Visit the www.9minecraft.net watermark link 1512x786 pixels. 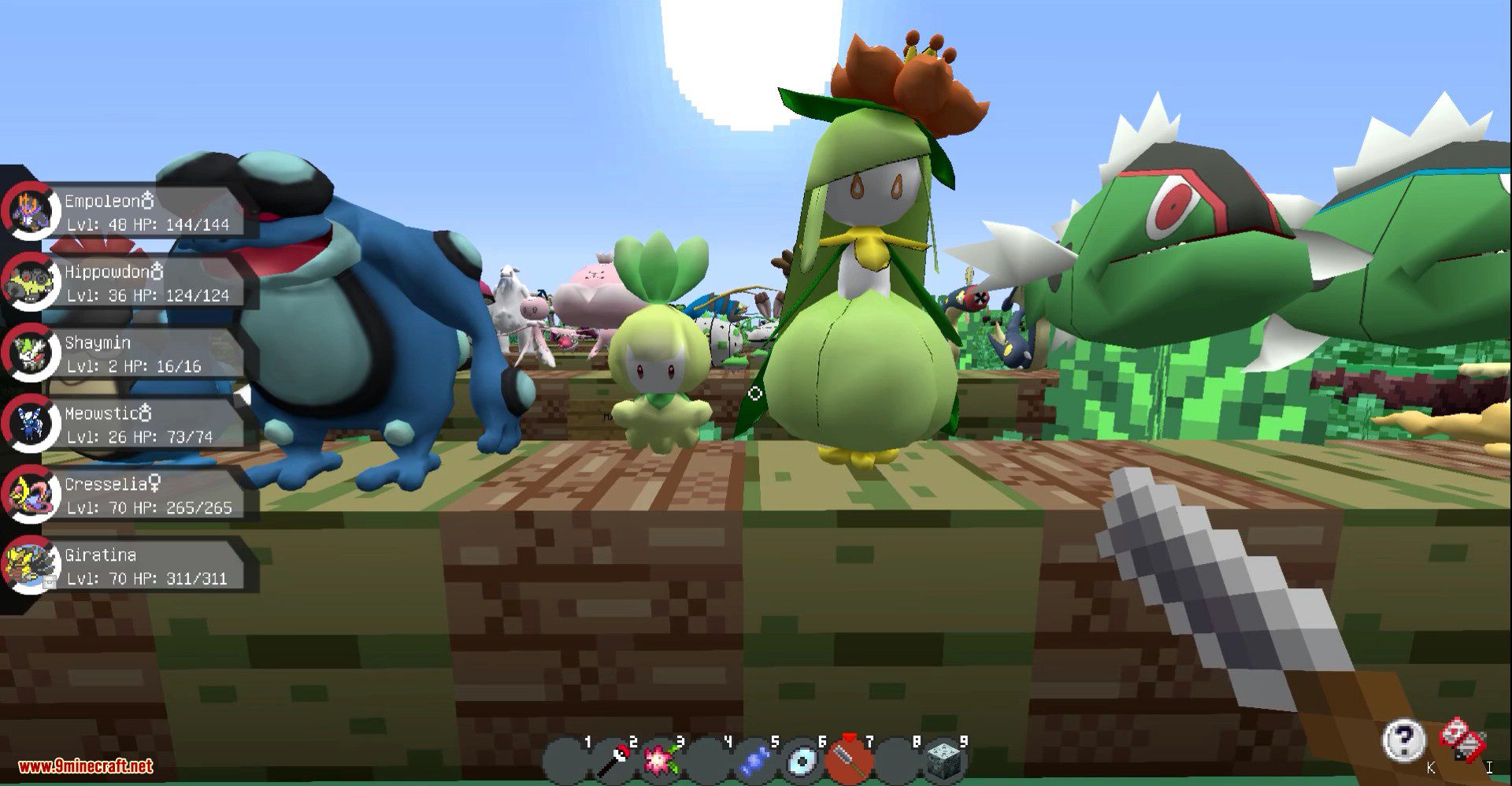(85, 766)
